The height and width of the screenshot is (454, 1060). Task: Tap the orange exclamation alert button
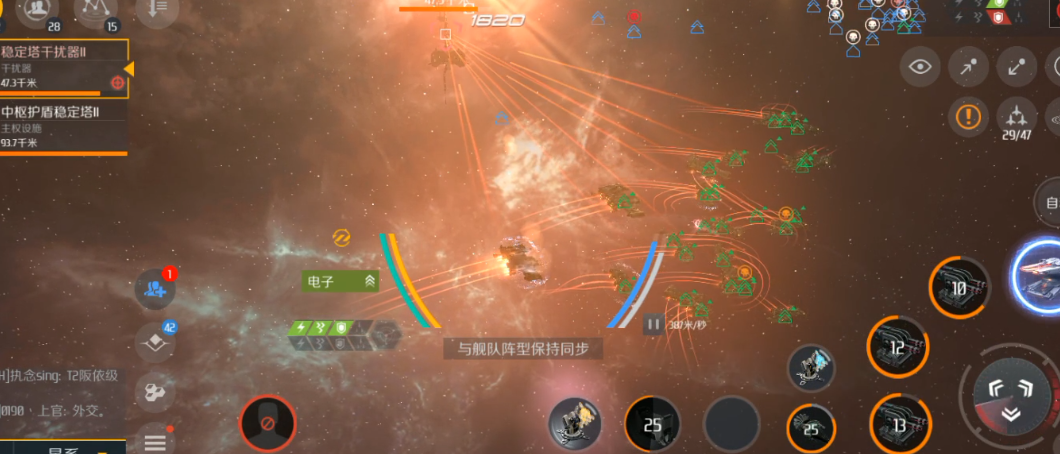click(968, 117)
